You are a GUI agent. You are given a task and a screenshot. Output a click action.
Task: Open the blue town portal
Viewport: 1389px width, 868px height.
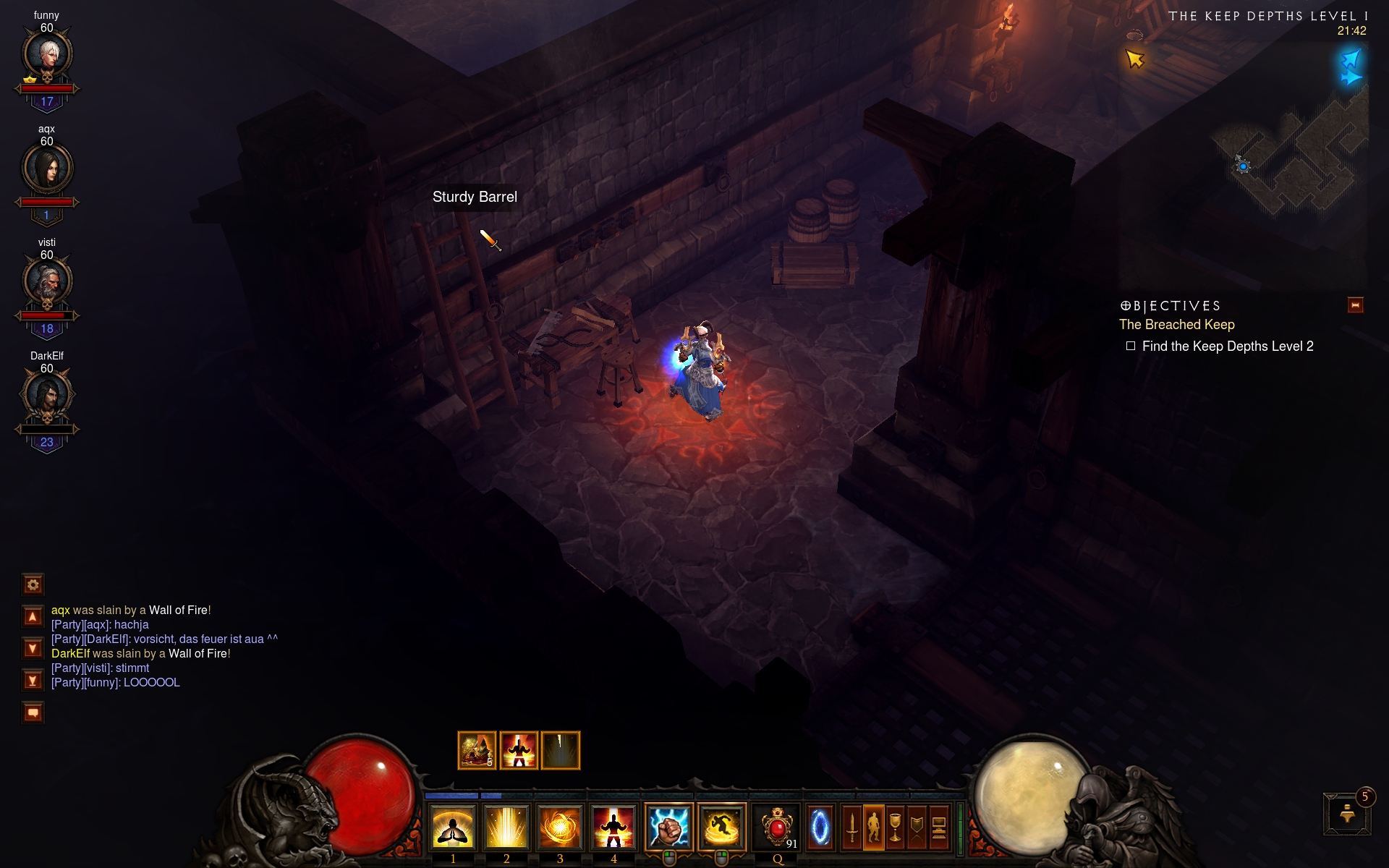820,827
